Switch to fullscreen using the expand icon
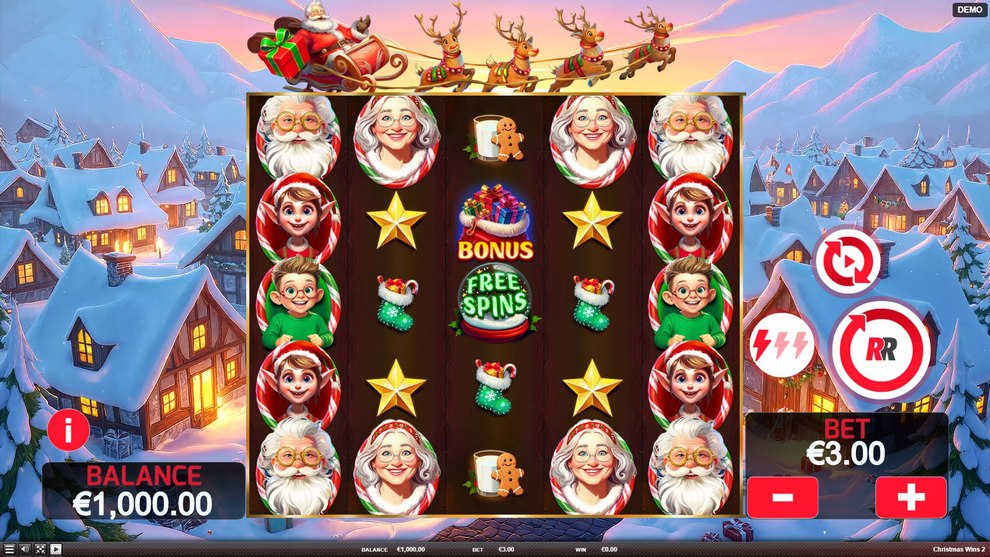 click(x=40, y=549)
